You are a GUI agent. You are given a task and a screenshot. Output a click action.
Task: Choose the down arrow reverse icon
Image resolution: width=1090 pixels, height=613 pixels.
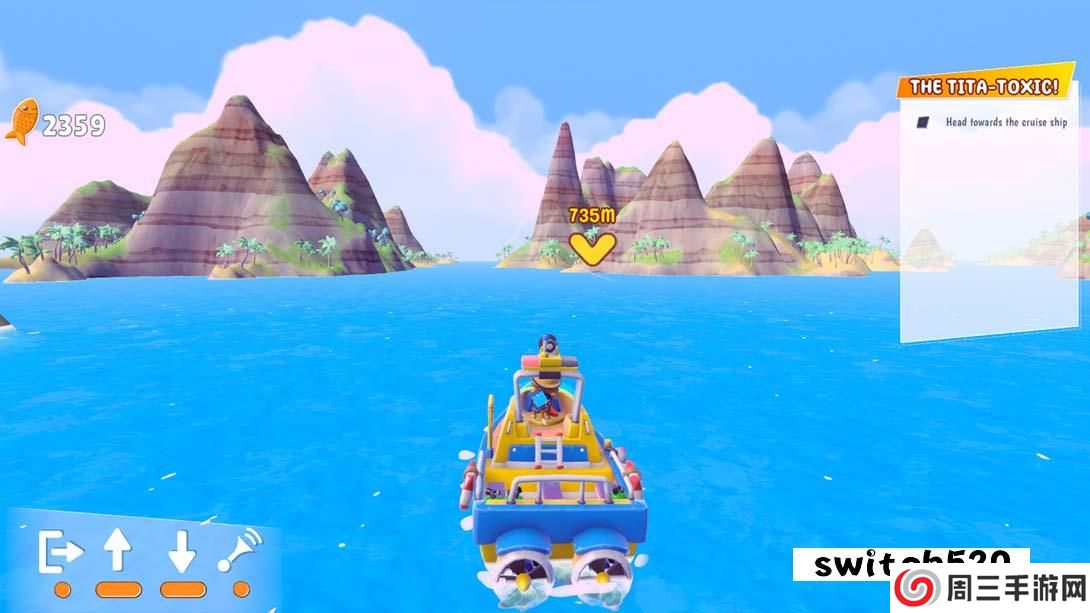tap(181, 551)
